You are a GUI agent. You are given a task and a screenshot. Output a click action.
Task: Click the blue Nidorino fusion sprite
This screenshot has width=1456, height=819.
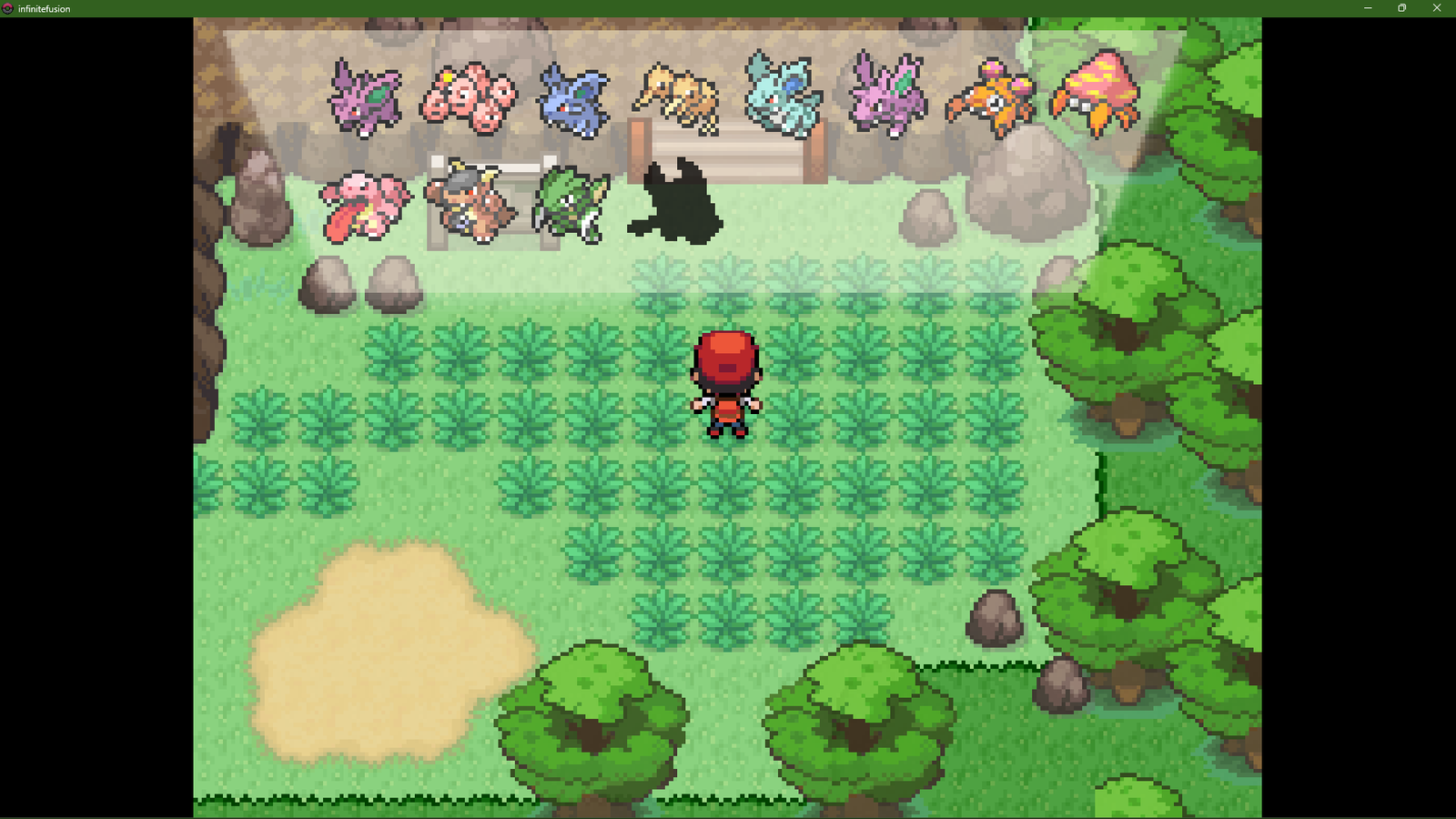[573, 94]
